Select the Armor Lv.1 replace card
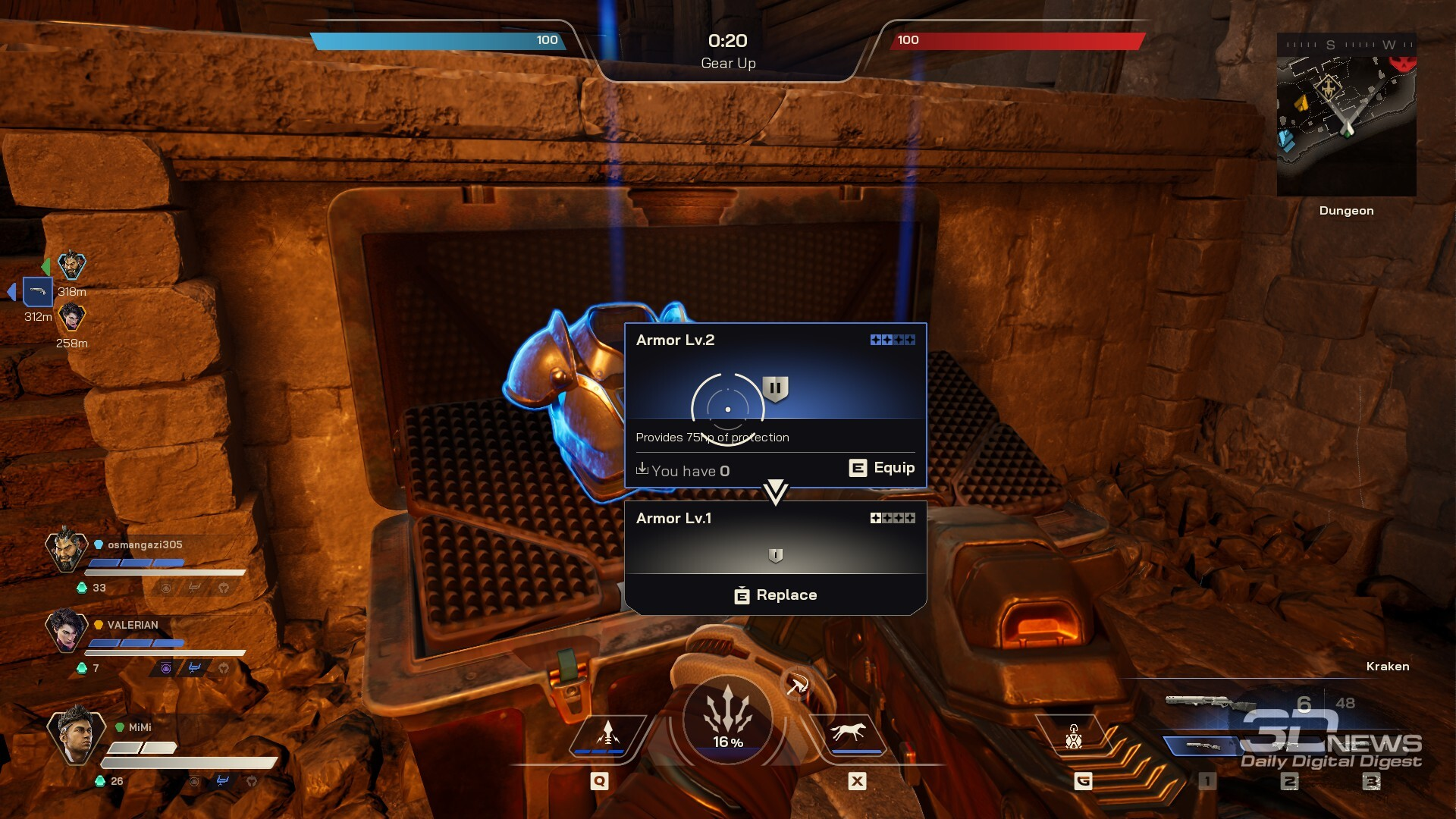 point(775,557)
